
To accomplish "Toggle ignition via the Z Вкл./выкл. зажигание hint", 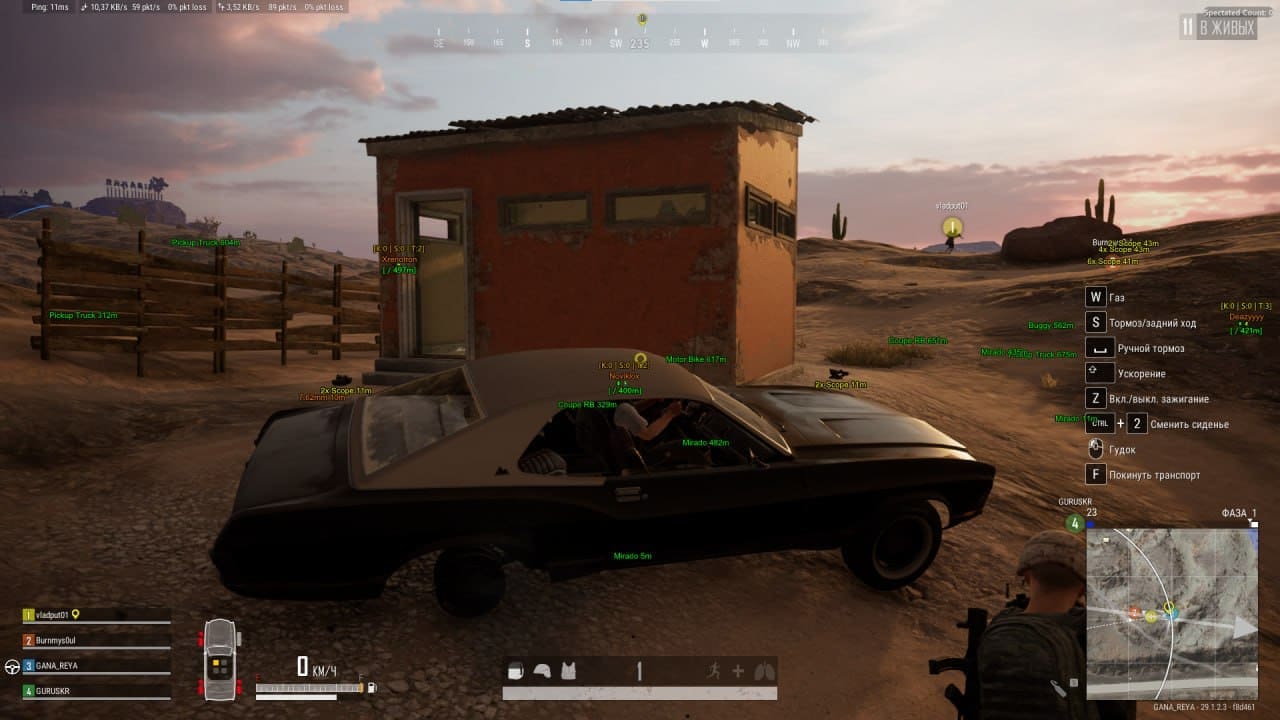I will [x=1095, y=398].
